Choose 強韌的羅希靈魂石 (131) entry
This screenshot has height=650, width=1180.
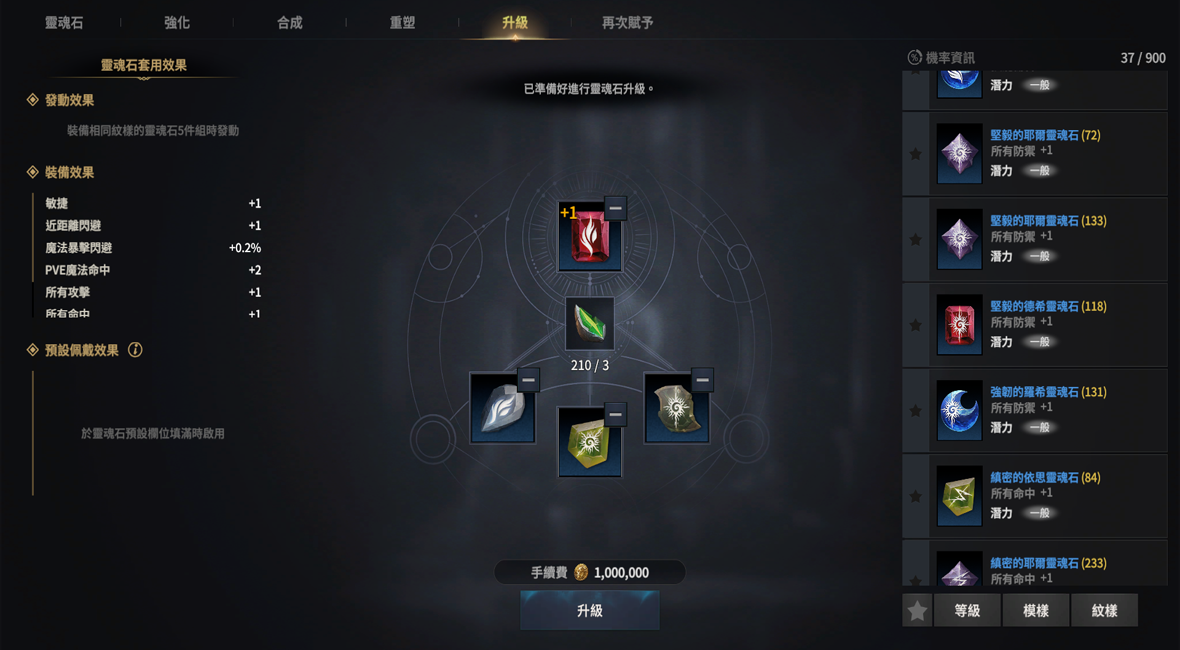click(1047, 392)
